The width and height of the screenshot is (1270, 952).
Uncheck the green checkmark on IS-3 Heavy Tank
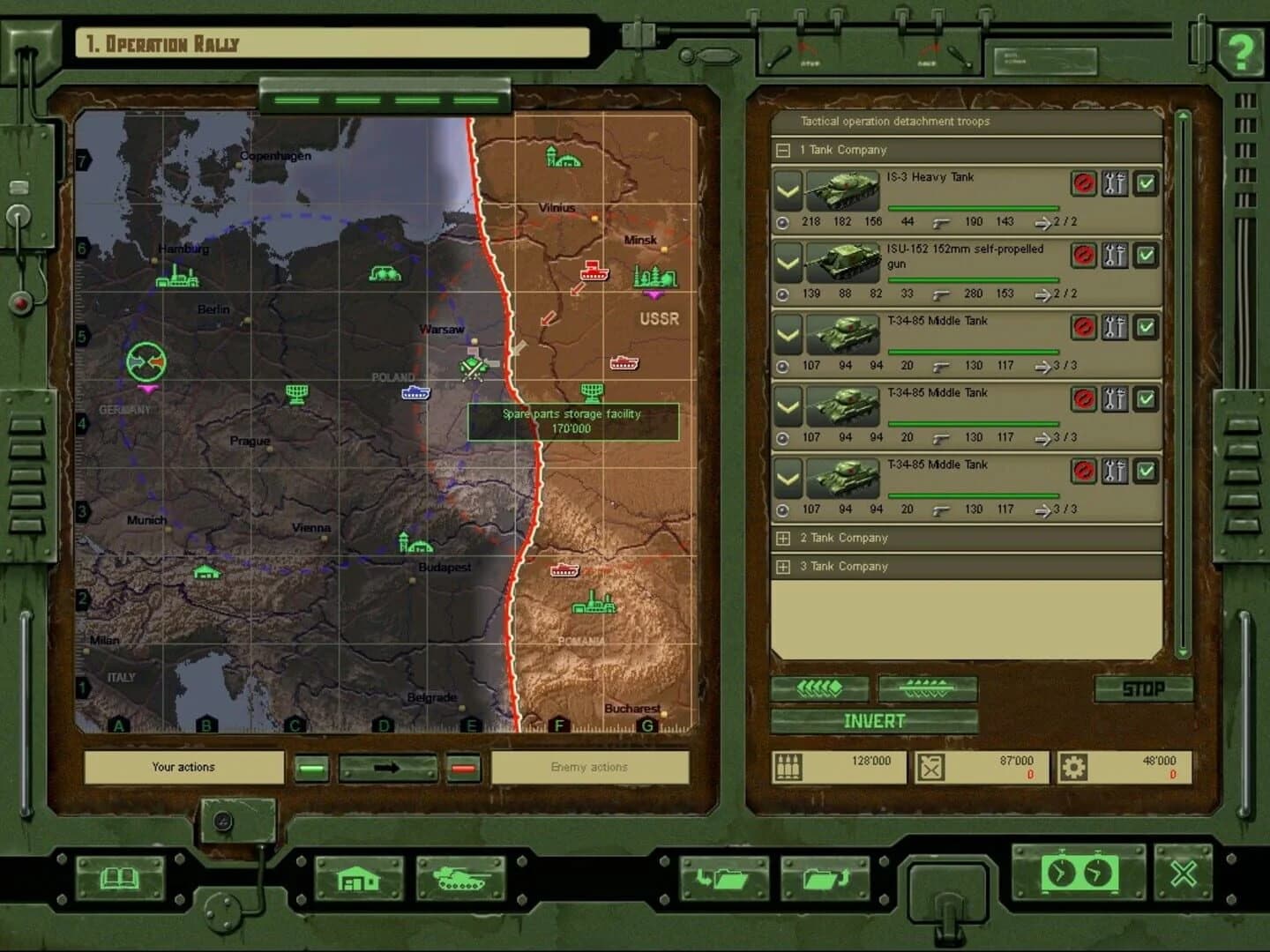click(1146, 184)
